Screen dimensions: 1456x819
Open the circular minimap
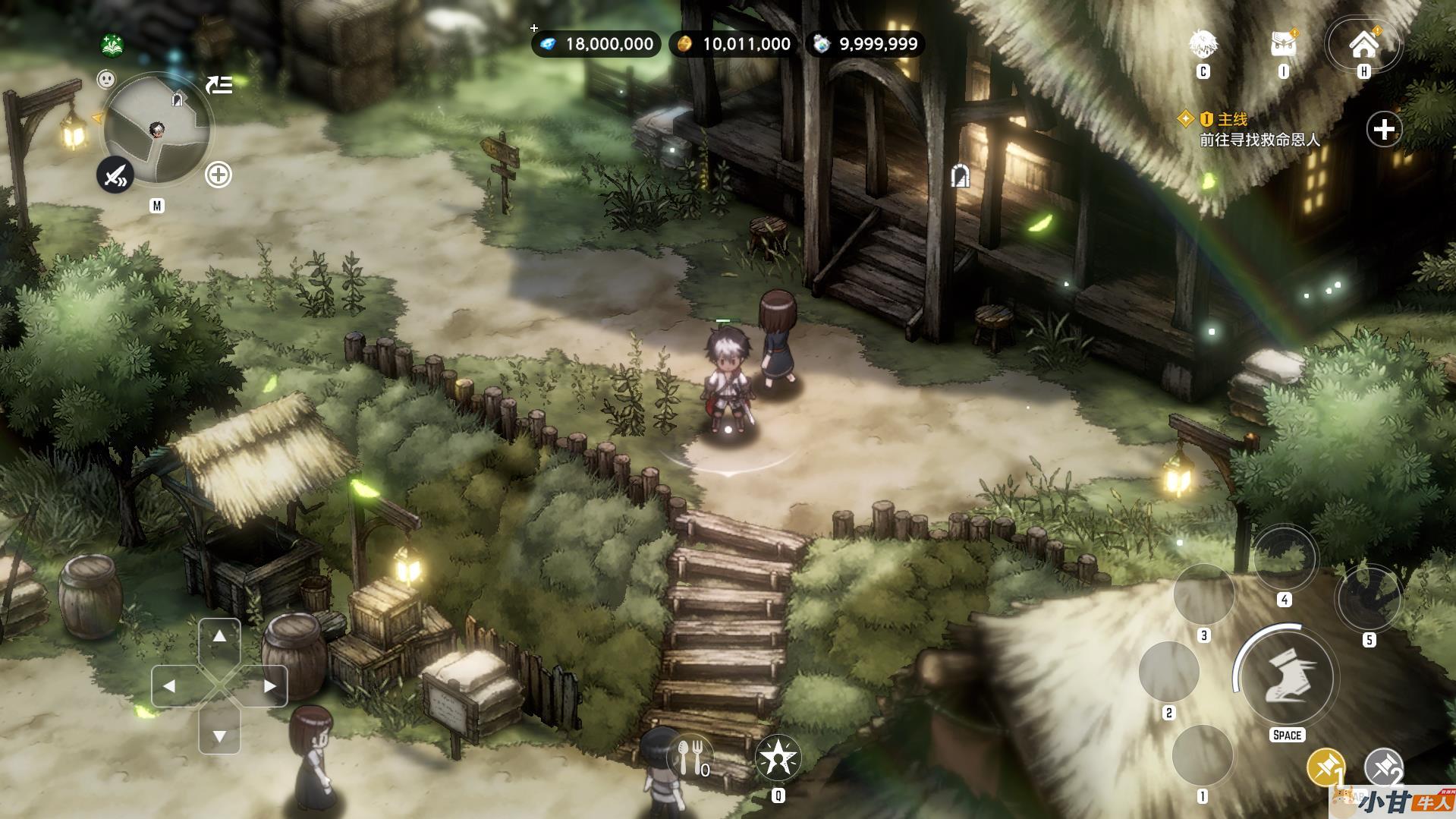point(157,130)
